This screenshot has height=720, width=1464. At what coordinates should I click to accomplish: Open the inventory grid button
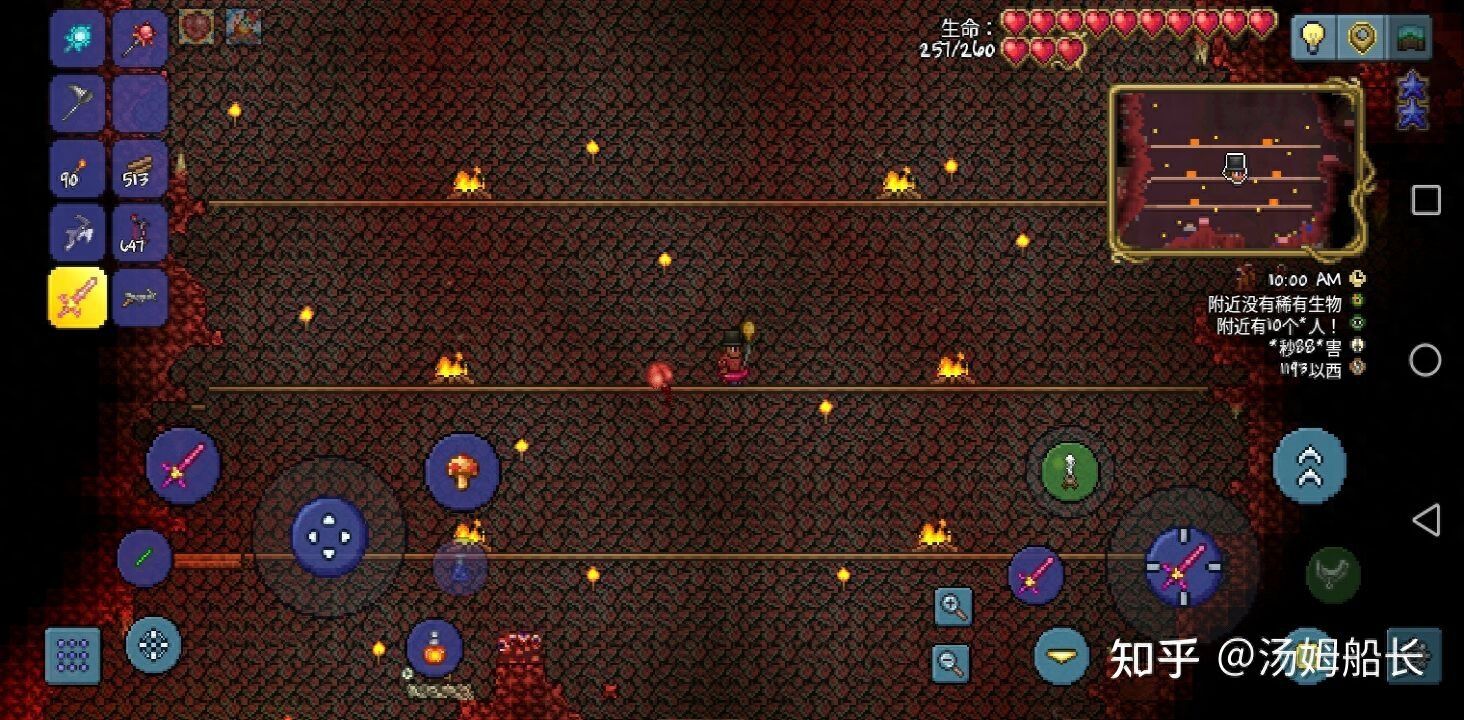(73, 656)
